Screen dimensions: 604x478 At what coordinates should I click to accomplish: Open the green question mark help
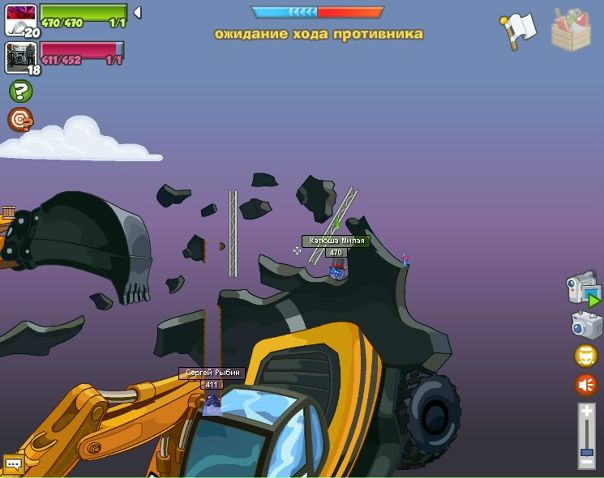20,91
